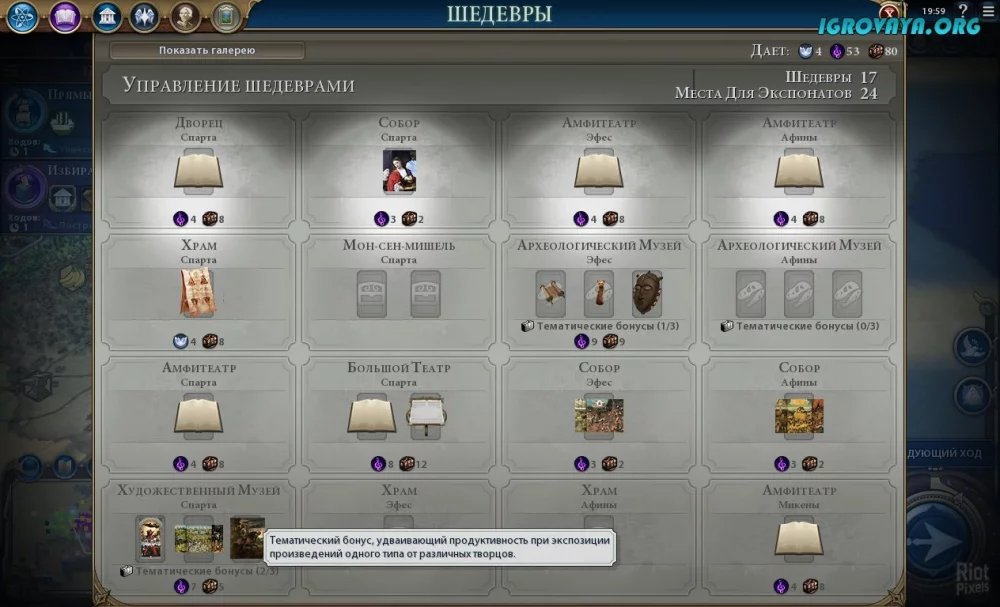Open the civics tree purple book icon

(66, 16)
